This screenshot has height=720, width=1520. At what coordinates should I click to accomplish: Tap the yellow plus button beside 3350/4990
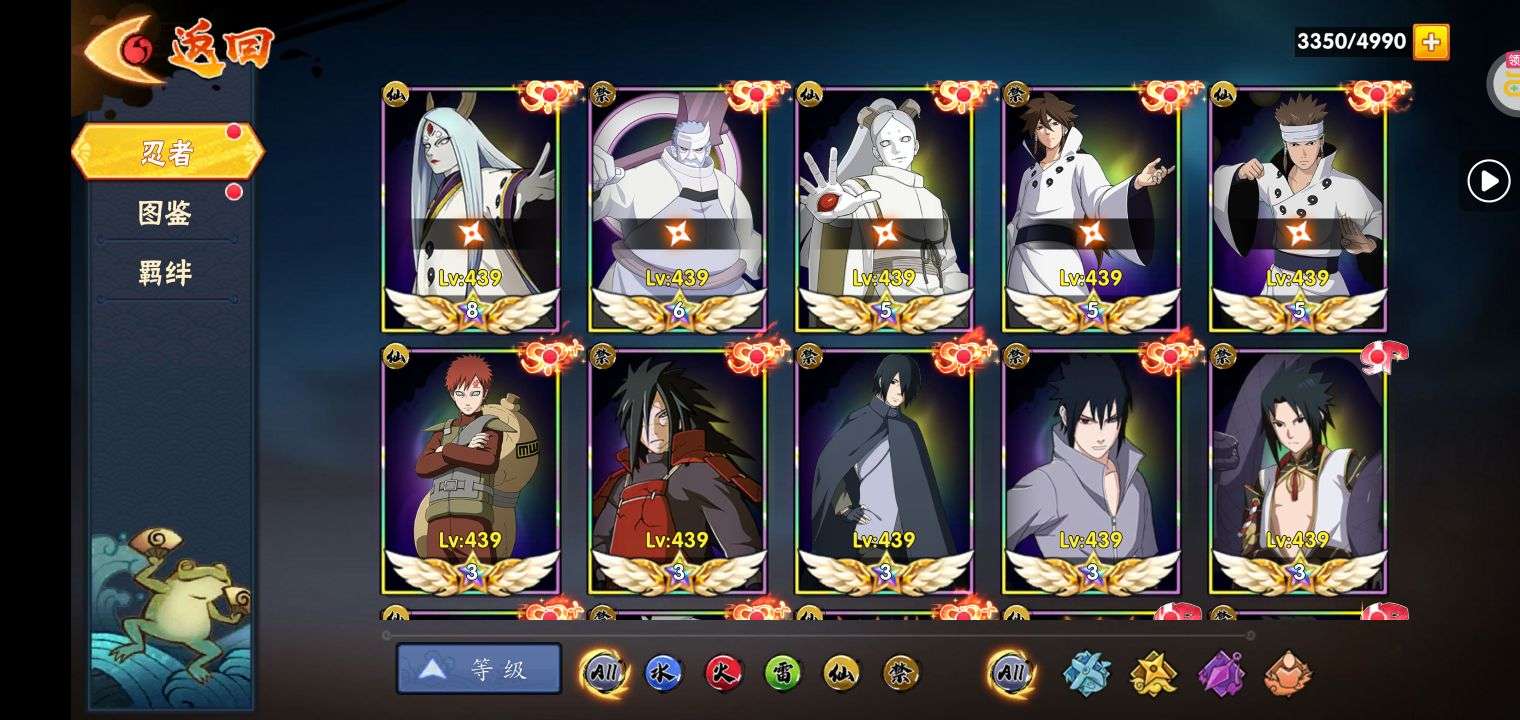coord(1431,42)
